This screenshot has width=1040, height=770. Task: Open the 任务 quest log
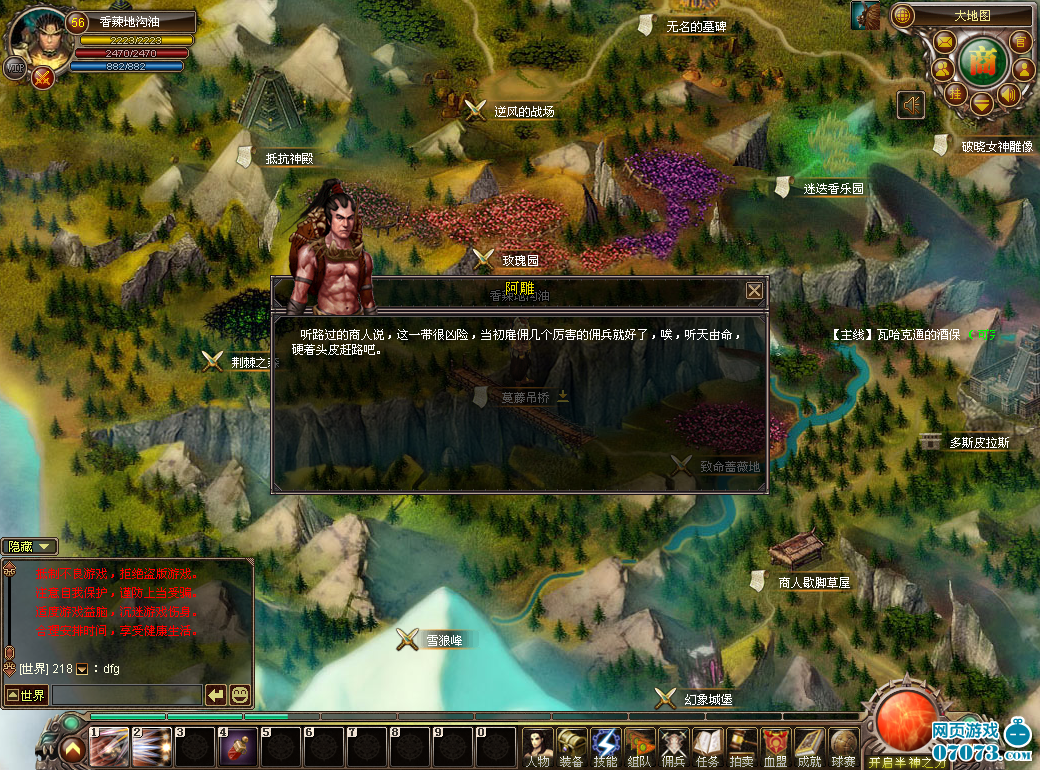coord(708,746)
